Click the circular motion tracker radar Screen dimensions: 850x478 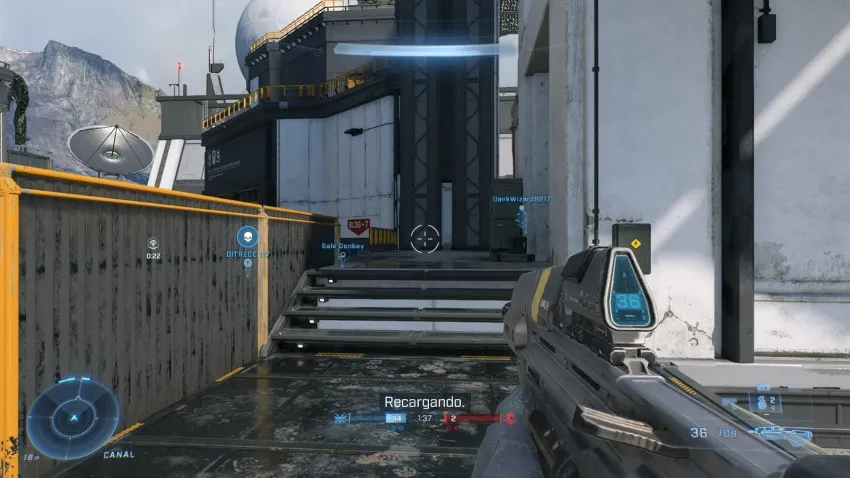coord(73,417)
